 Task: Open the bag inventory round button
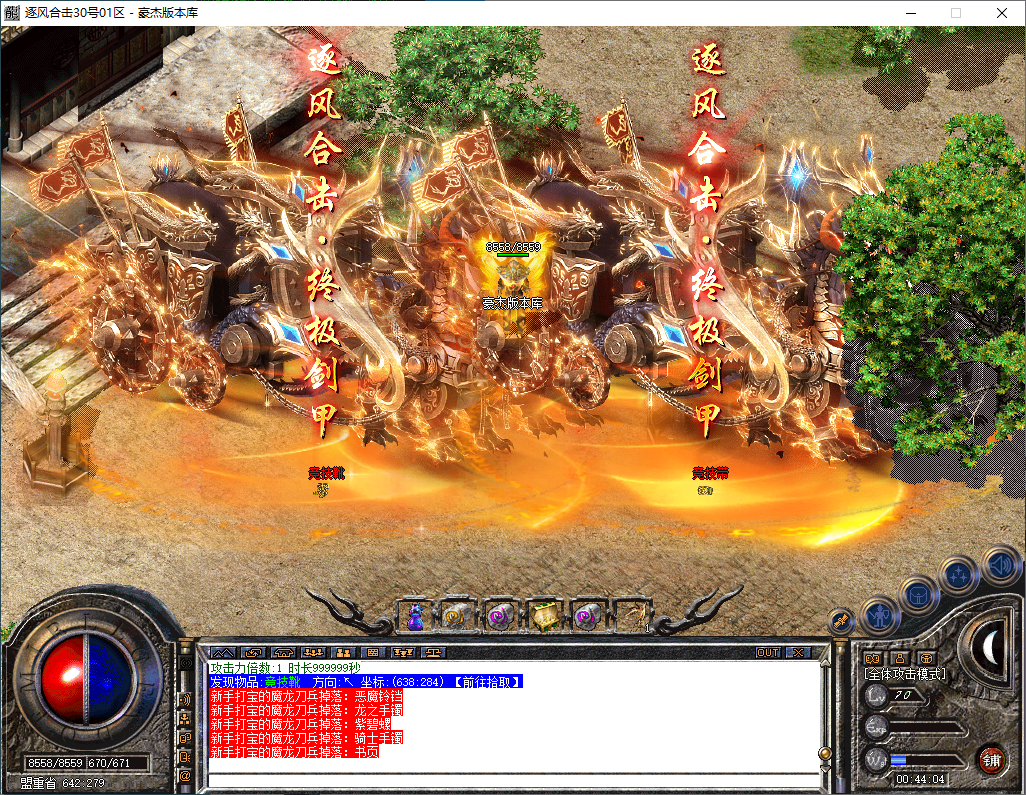point(918,594)
